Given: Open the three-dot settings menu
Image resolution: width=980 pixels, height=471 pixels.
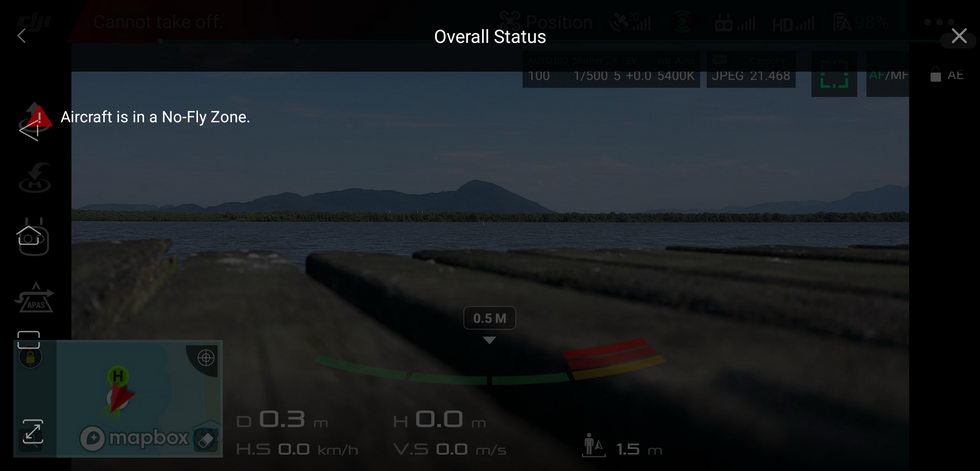Looking at the screenshot, I should point(939,22).
